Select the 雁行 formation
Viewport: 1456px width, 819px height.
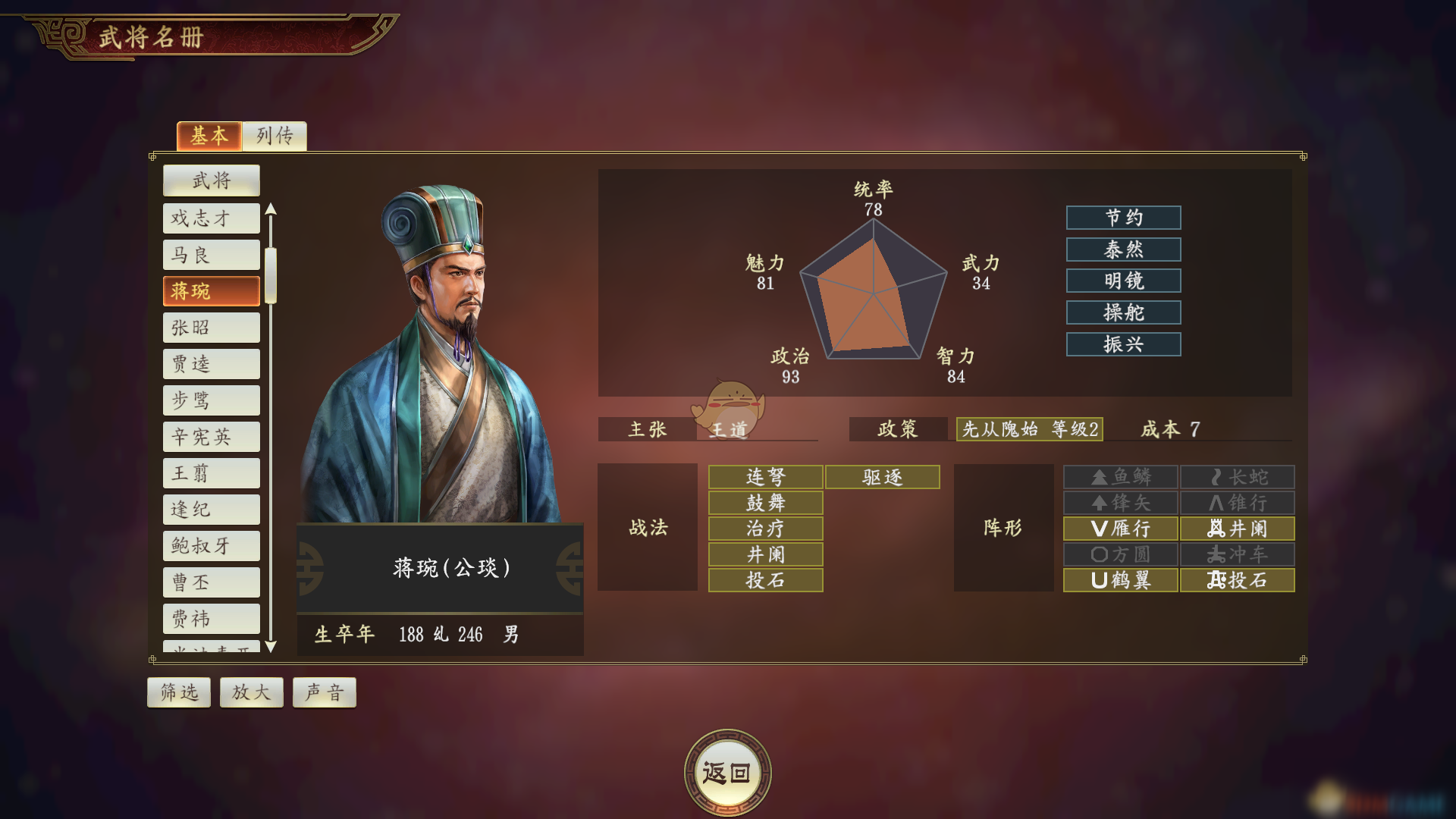pyautogui.click(x=1120, y=529)
